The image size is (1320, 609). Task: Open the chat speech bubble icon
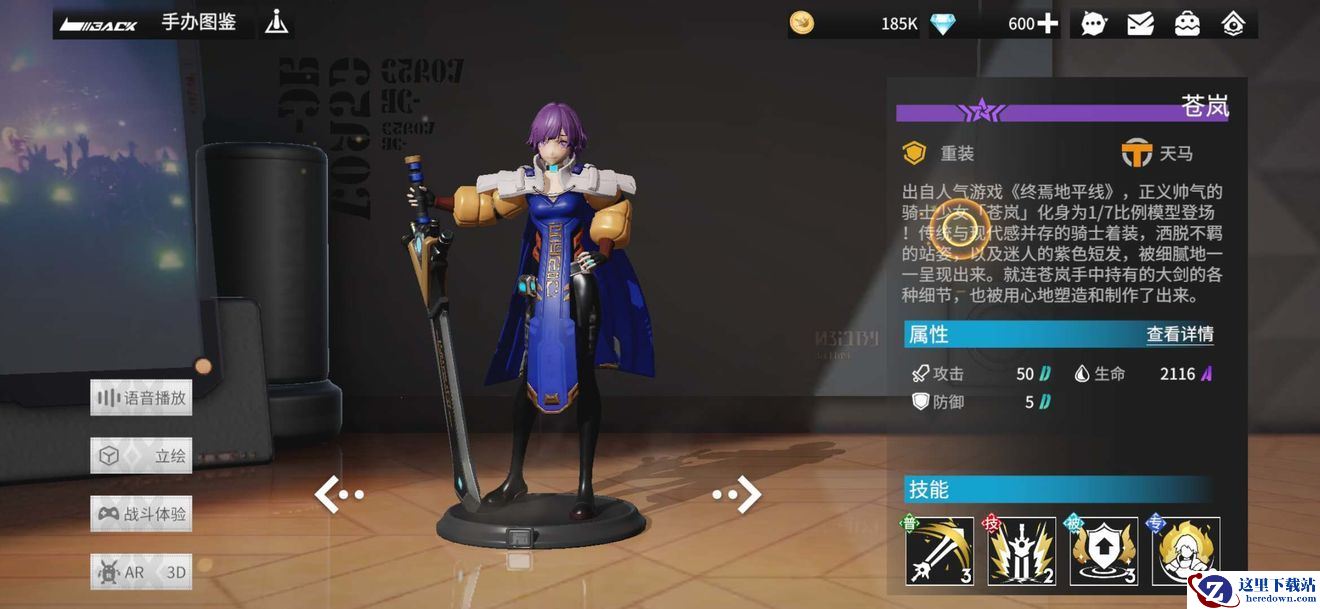click(x=1094, y=23)
